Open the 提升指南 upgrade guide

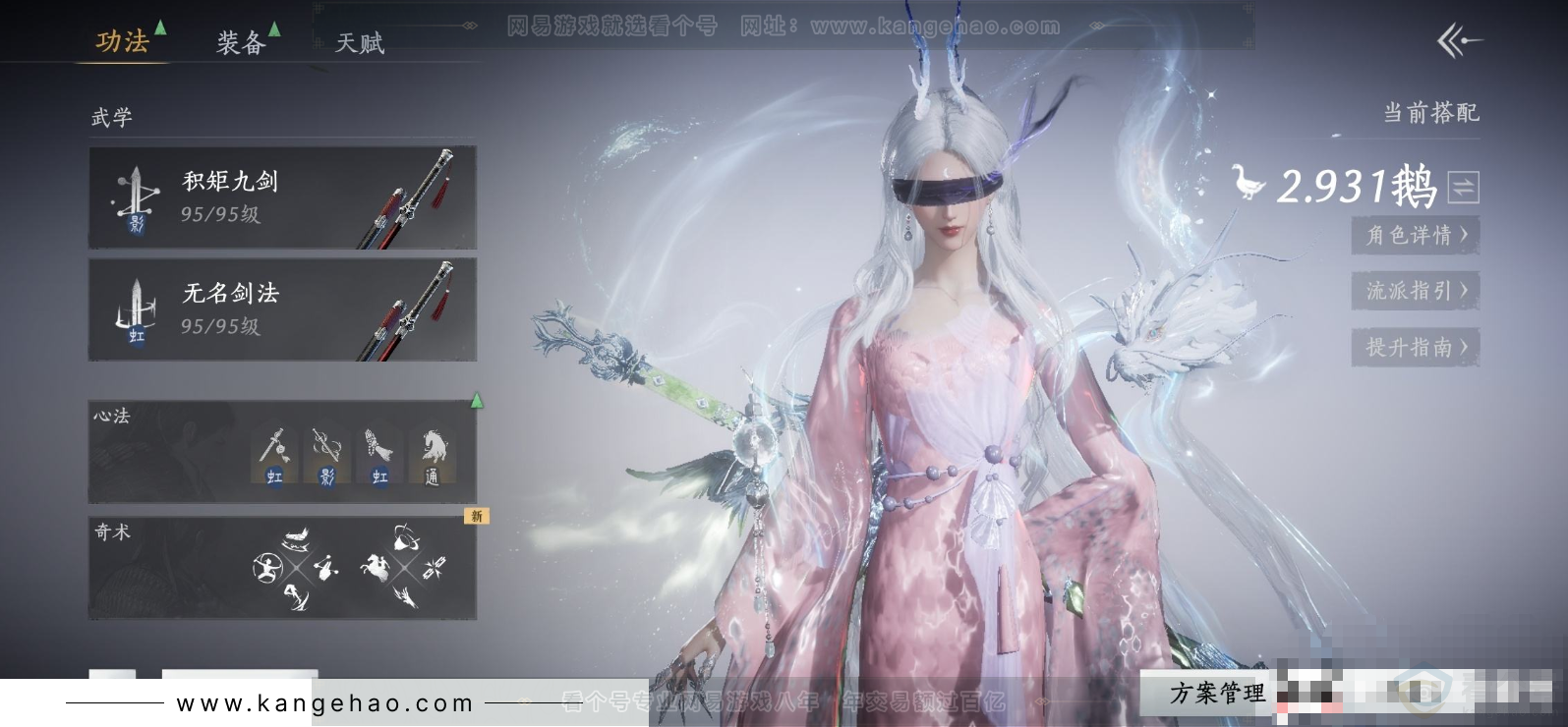tap(1416, 347)
